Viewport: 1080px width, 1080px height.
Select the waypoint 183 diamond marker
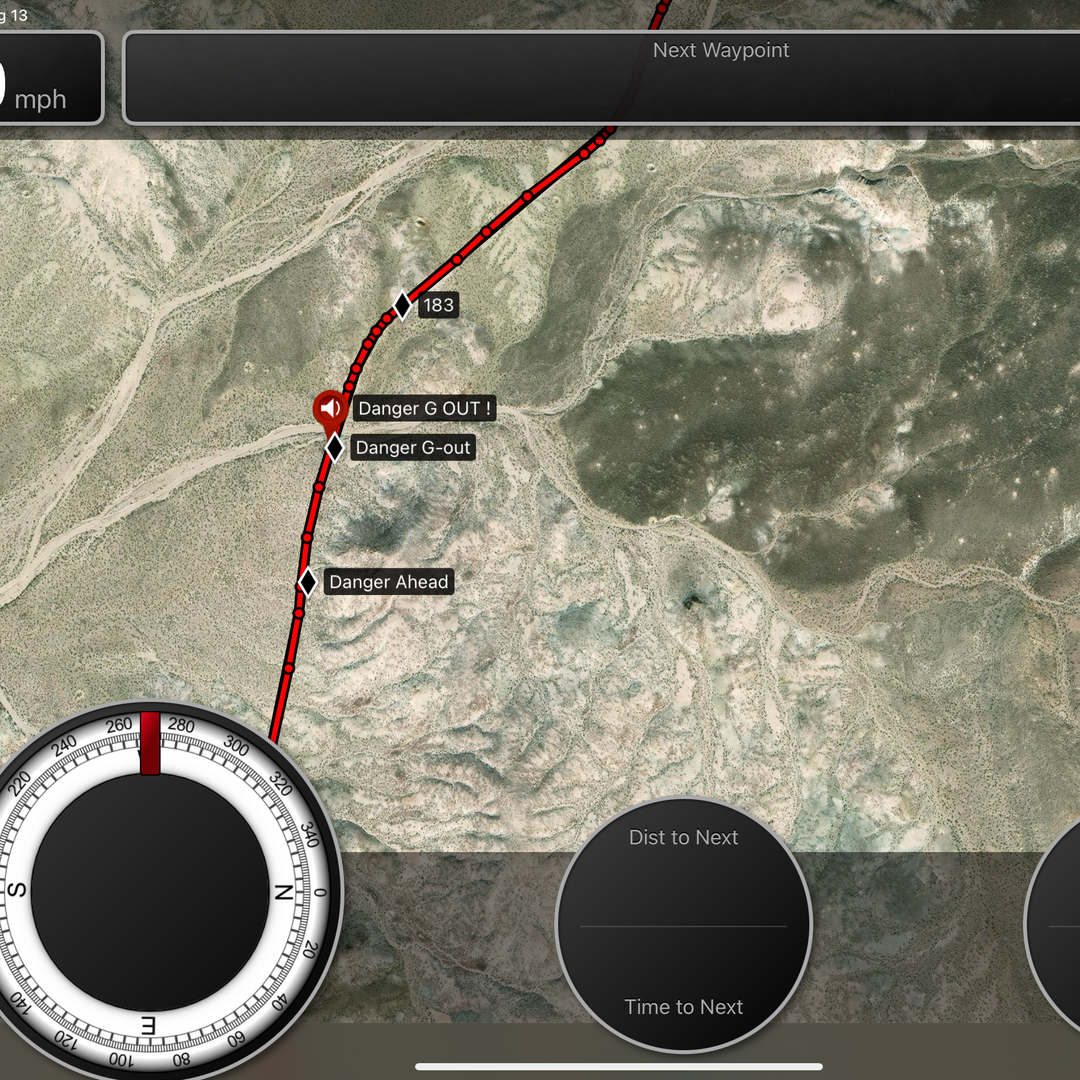pos(402,305)
